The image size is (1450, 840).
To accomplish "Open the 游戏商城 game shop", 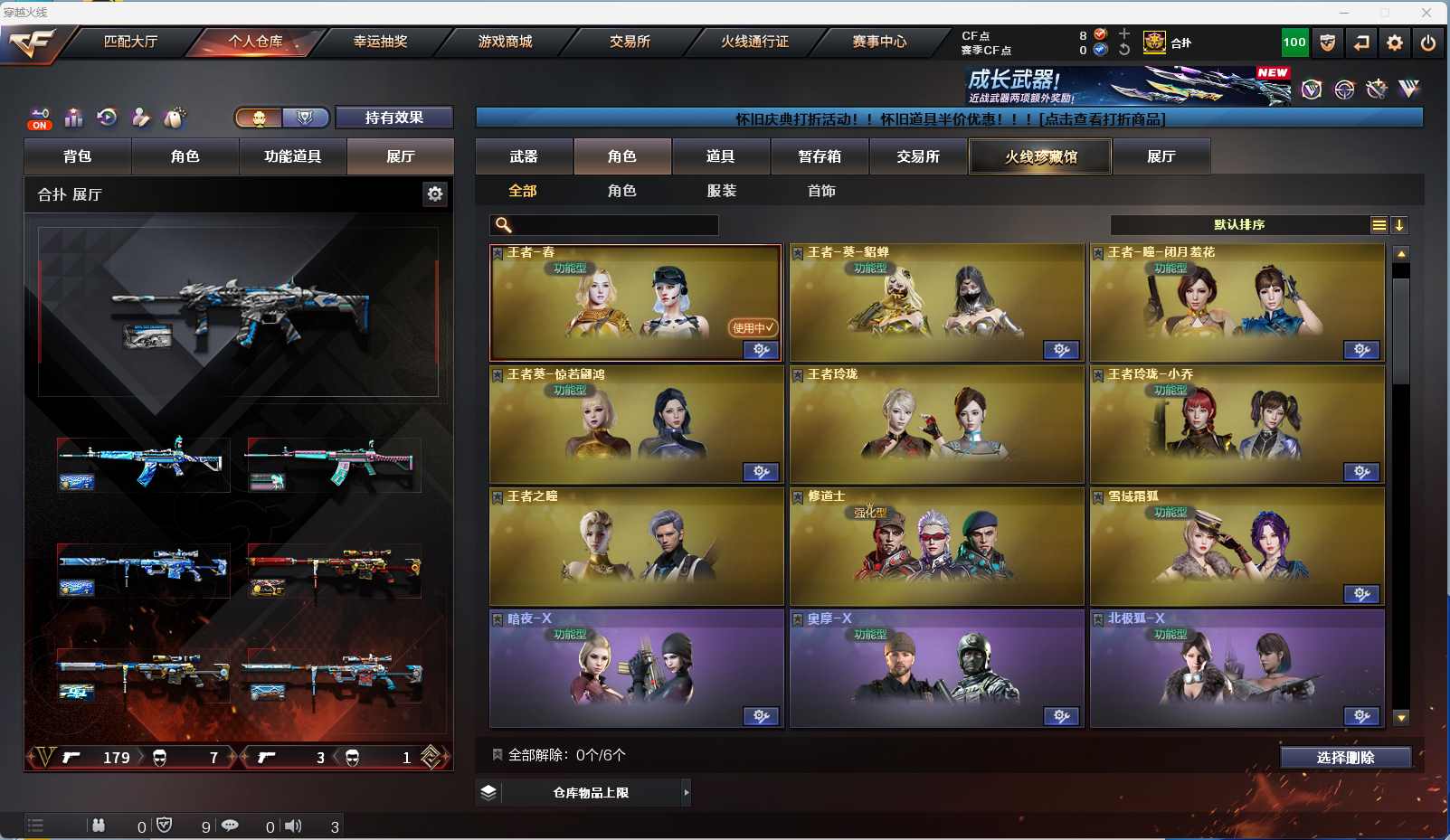I will [x=505, y=42].
